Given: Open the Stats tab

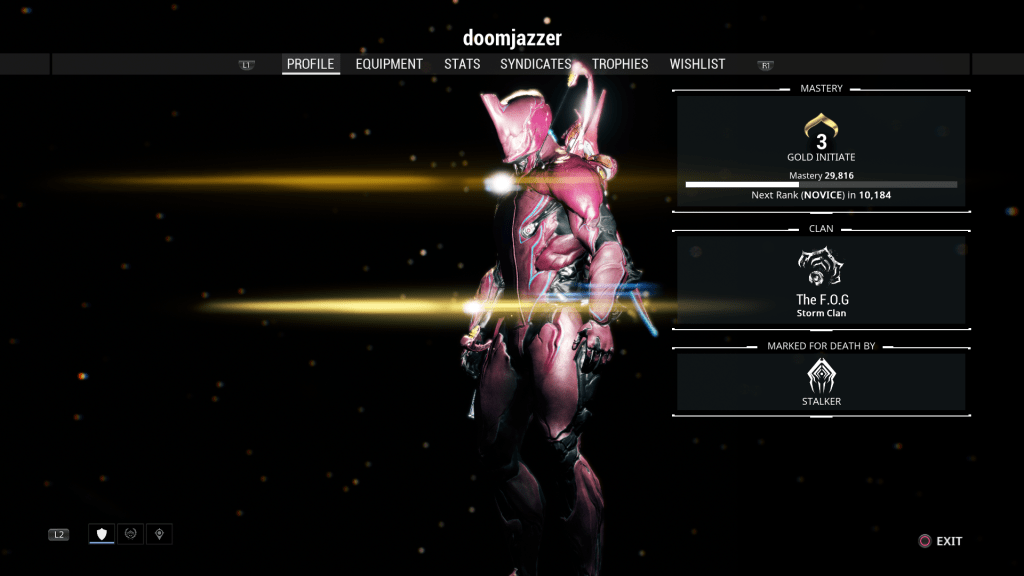Looking at the screenshot, I should (x=462, y=64).
